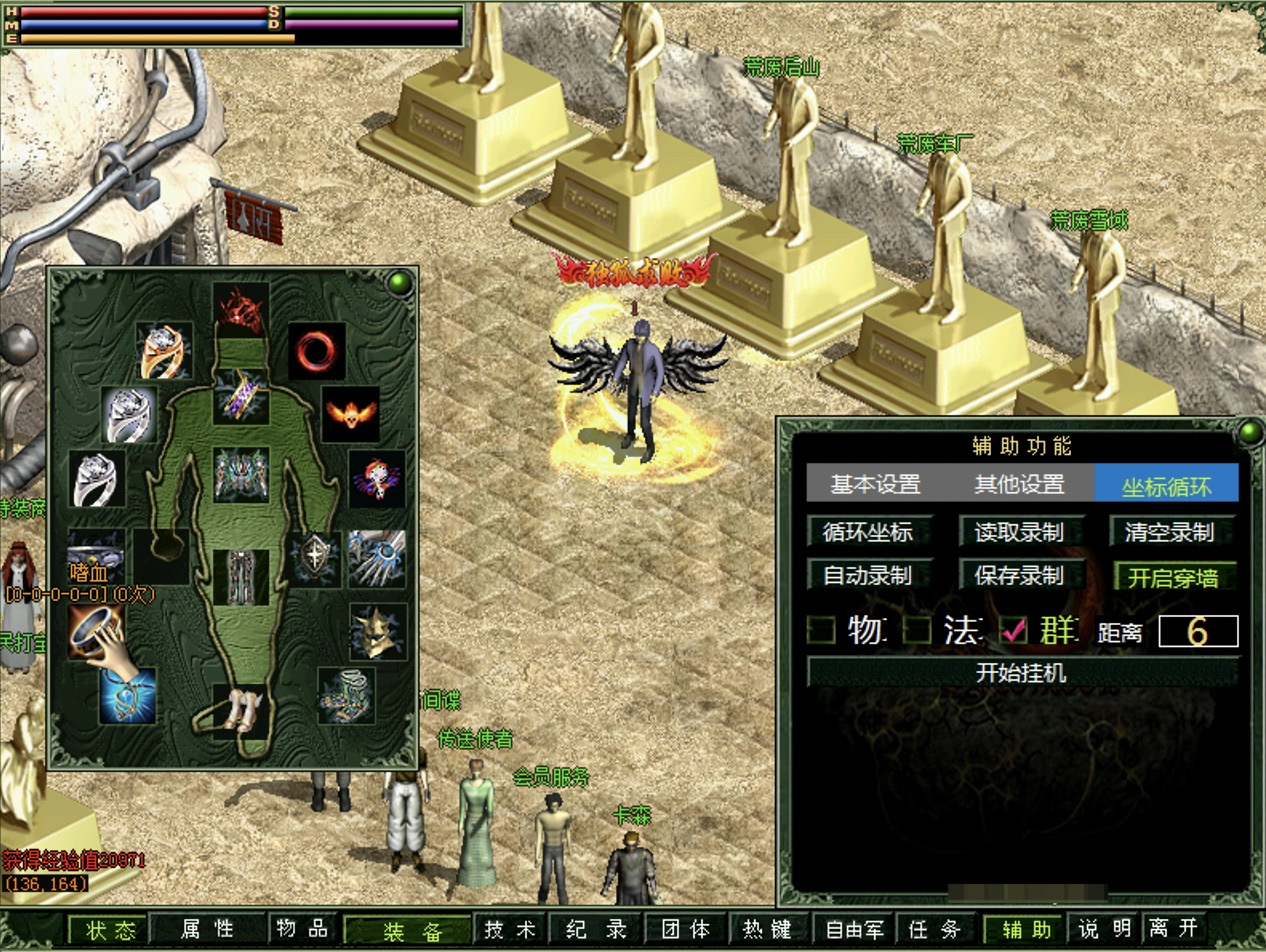Load a recording with 读取录制

[x=1019, y=532]
